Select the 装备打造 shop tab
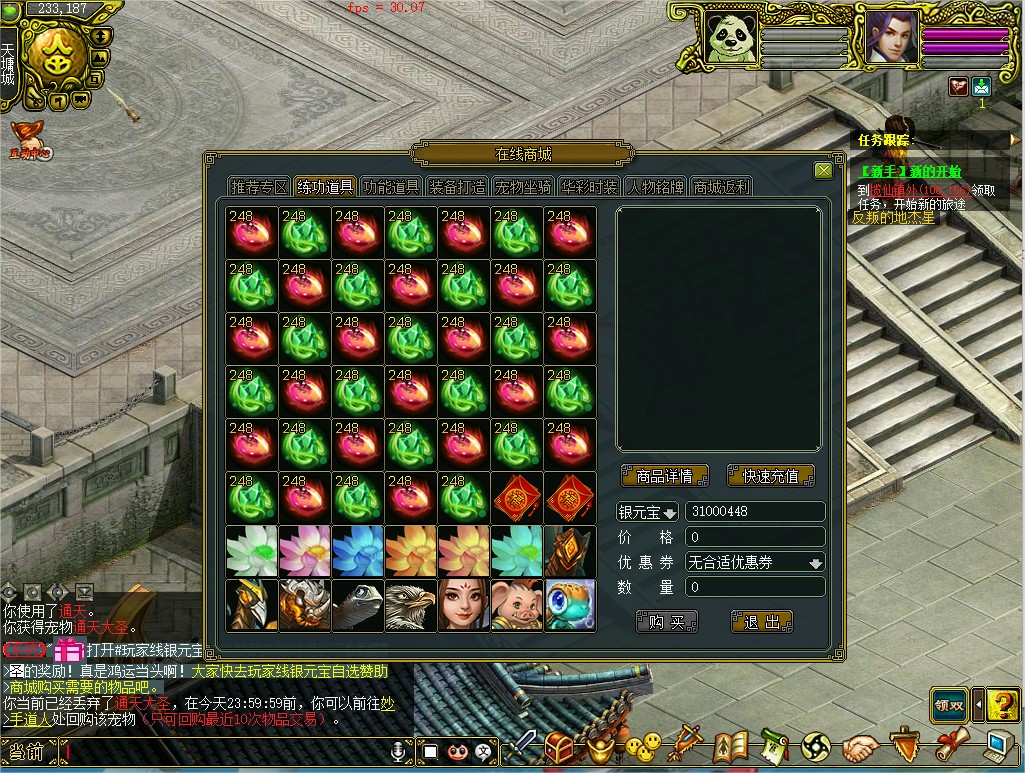 [x=457, y=187]
